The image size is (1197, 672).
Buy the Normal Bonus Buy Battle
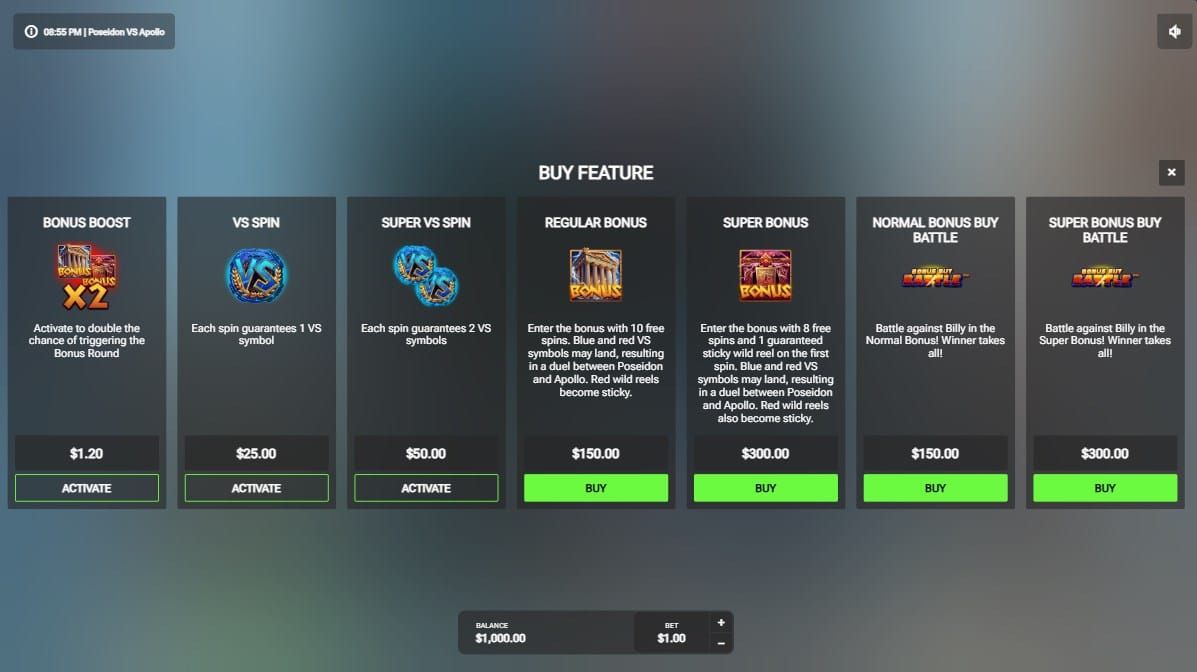(x=935, y=488)
